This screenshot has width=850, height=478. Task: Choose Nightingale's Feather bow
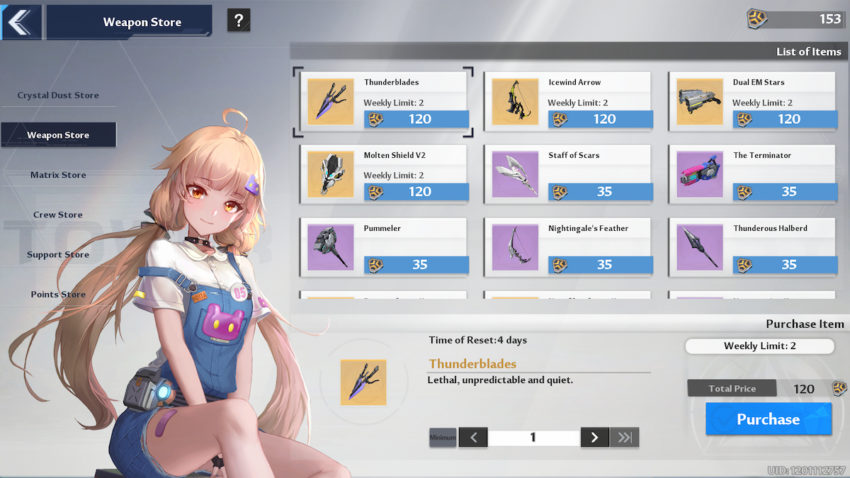coord(568,247)
